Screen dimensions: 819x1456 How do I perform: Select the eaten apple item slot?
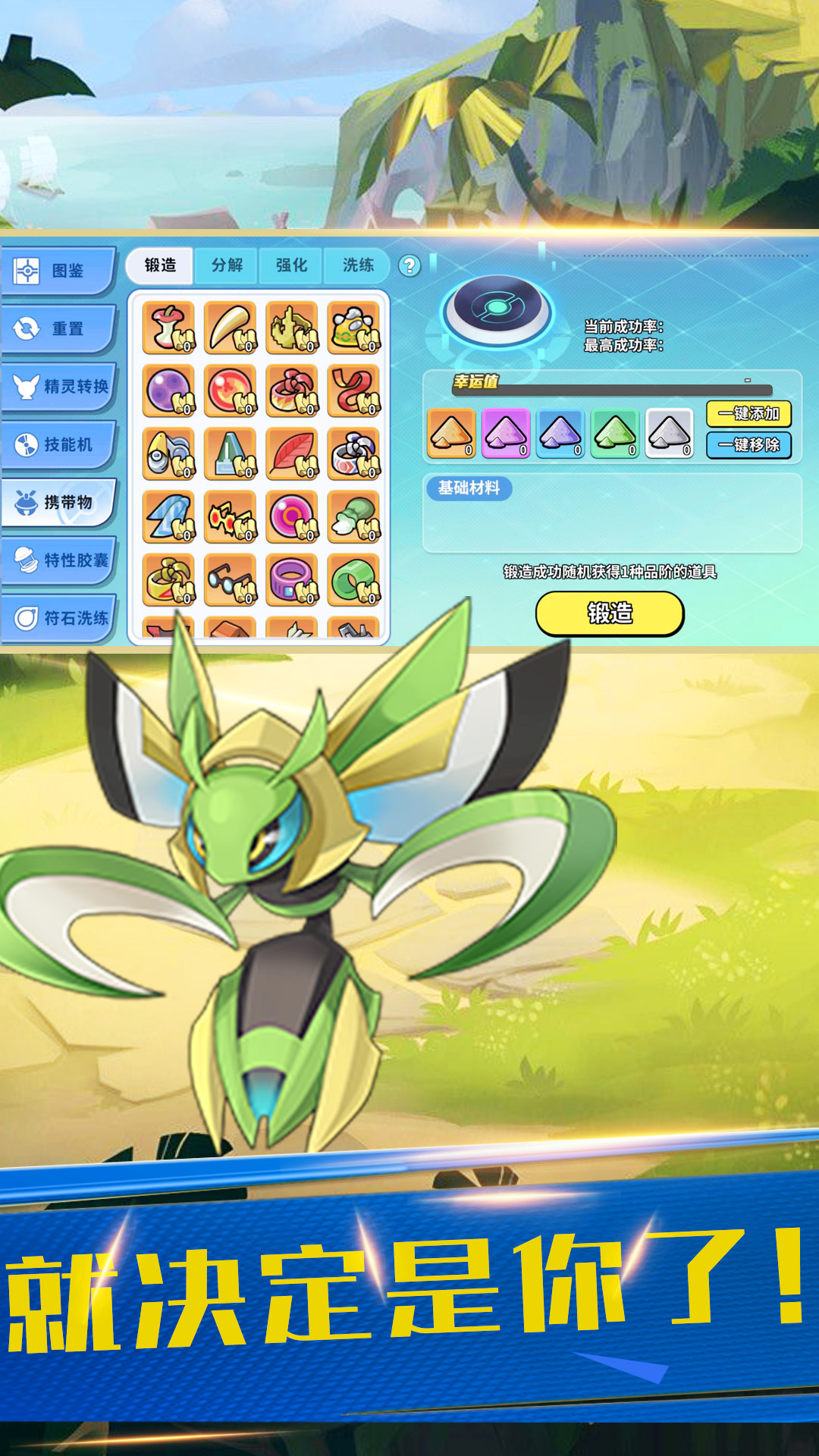pyautogui.click(x=168, y=328)
